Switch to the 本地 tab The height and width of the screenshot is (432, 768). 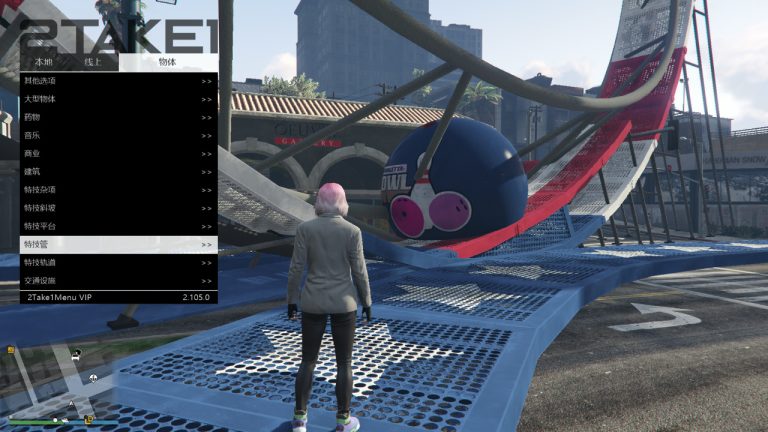(43, 62)
